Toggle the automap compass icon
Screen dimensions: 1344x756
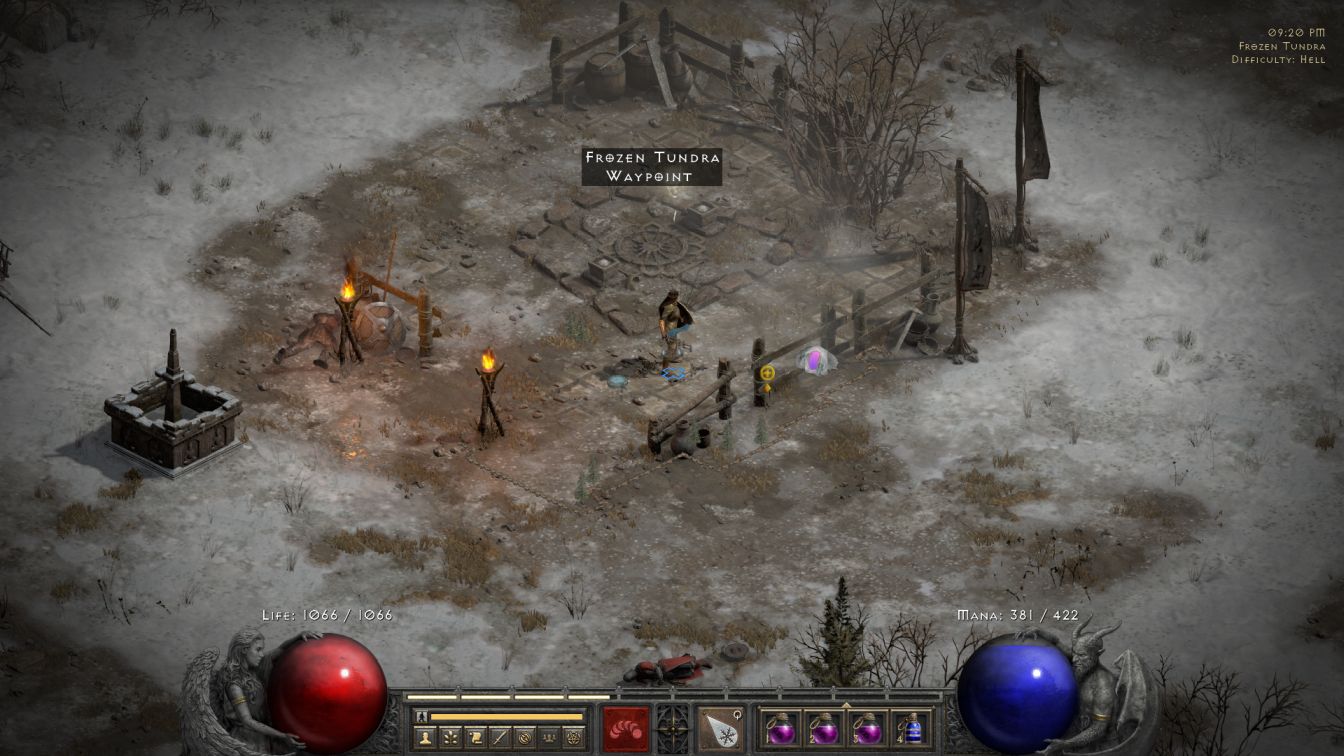click(524, 738)
